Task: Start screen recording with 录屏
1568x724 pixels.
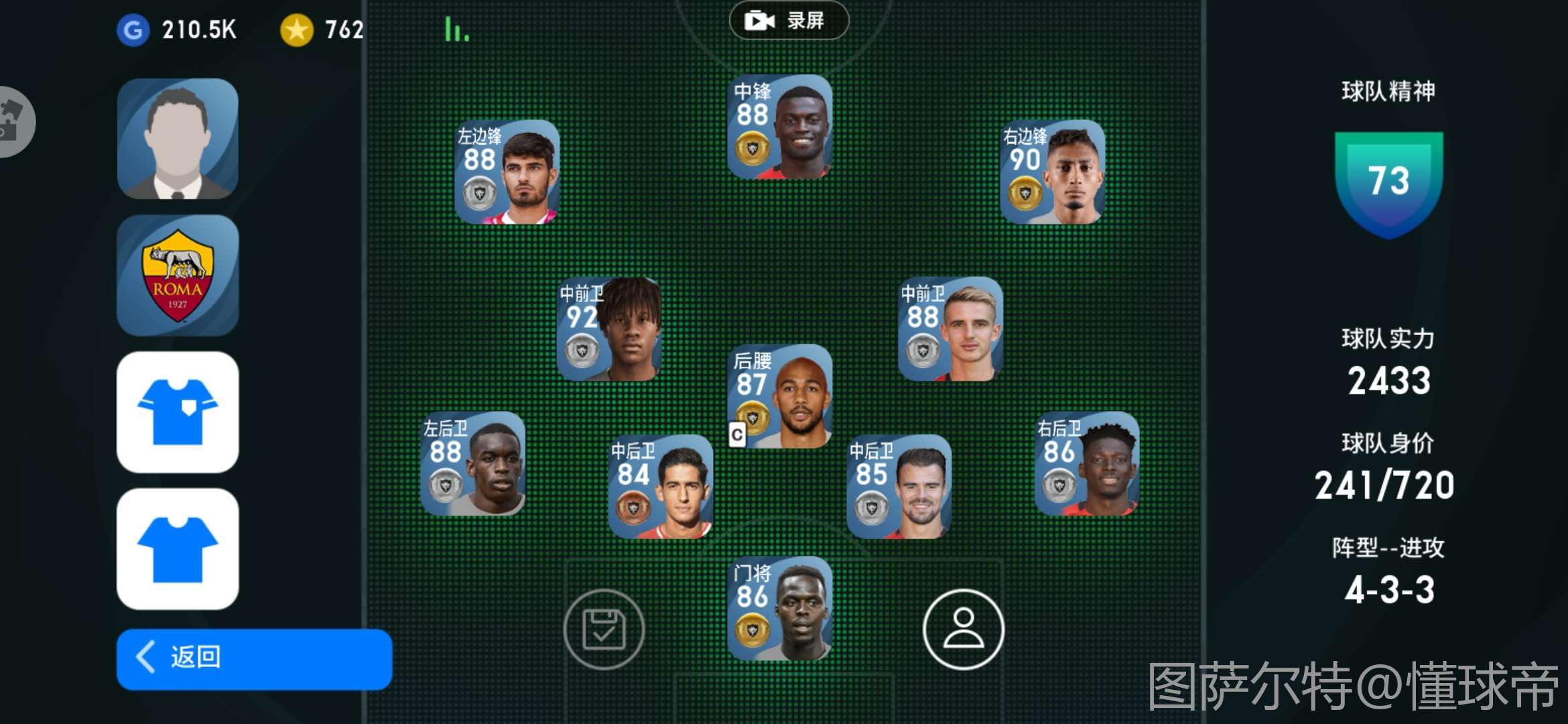Action: [788, 21]
